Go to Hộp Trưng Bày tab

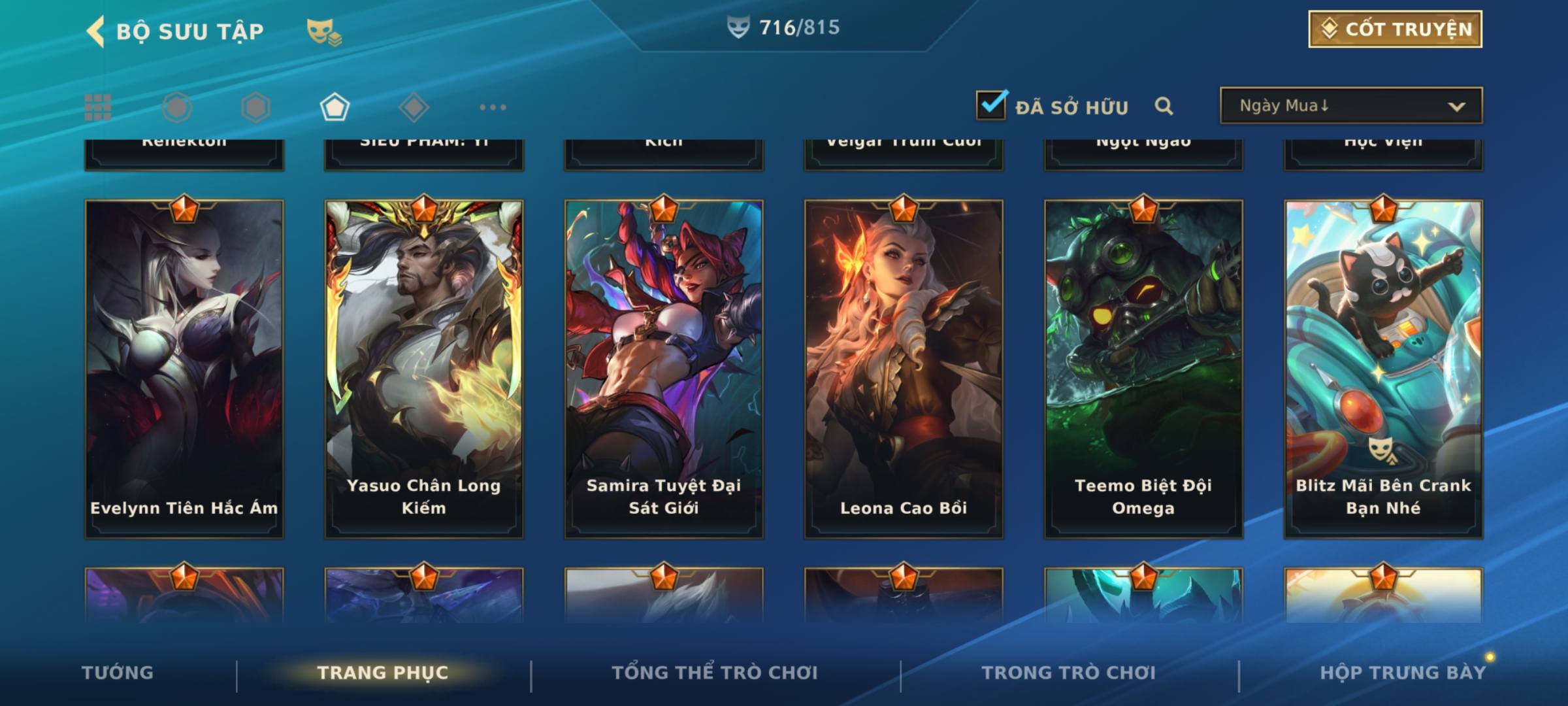pos(1403,672)
